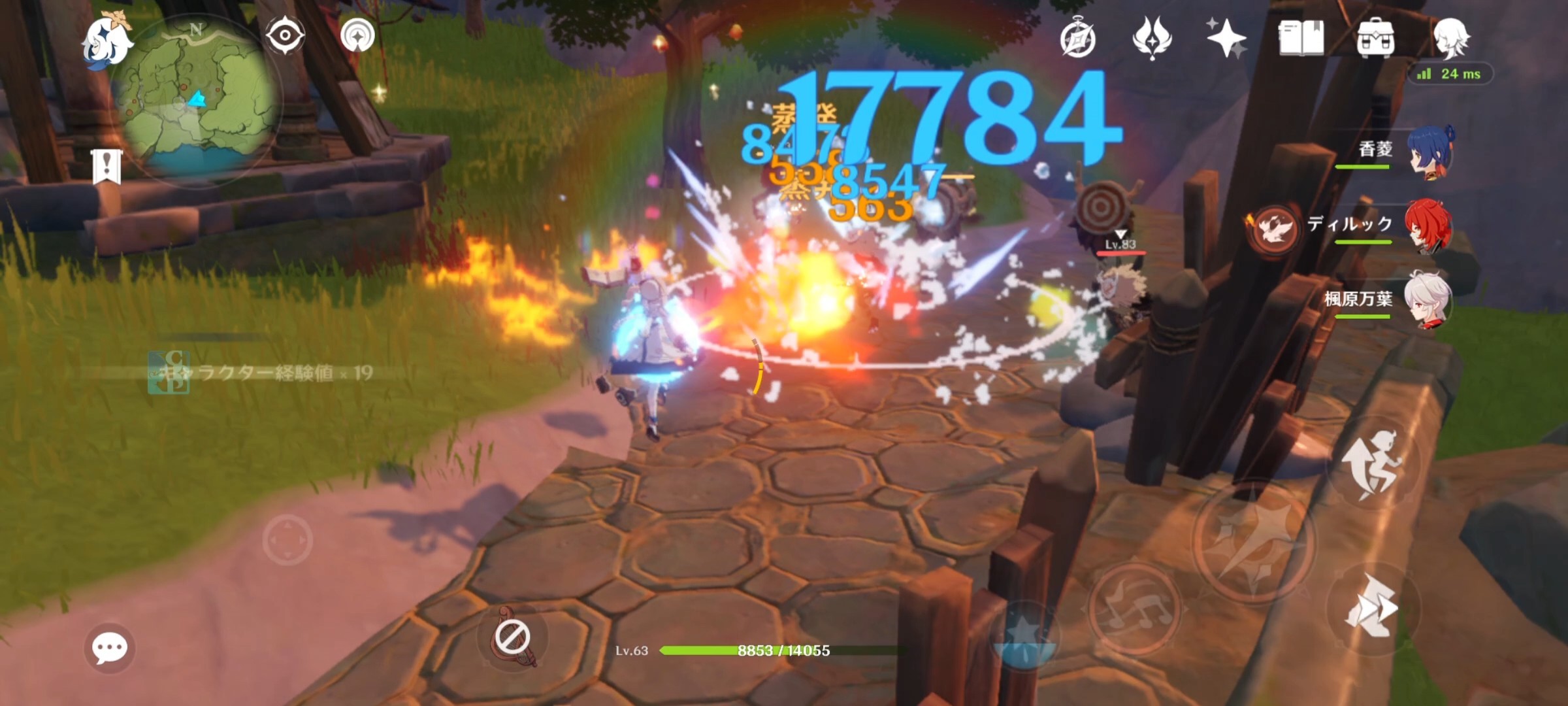This screenshot has height=706, width=1568.
Task: Open the backpack inventory
Action: point(1375,38)
